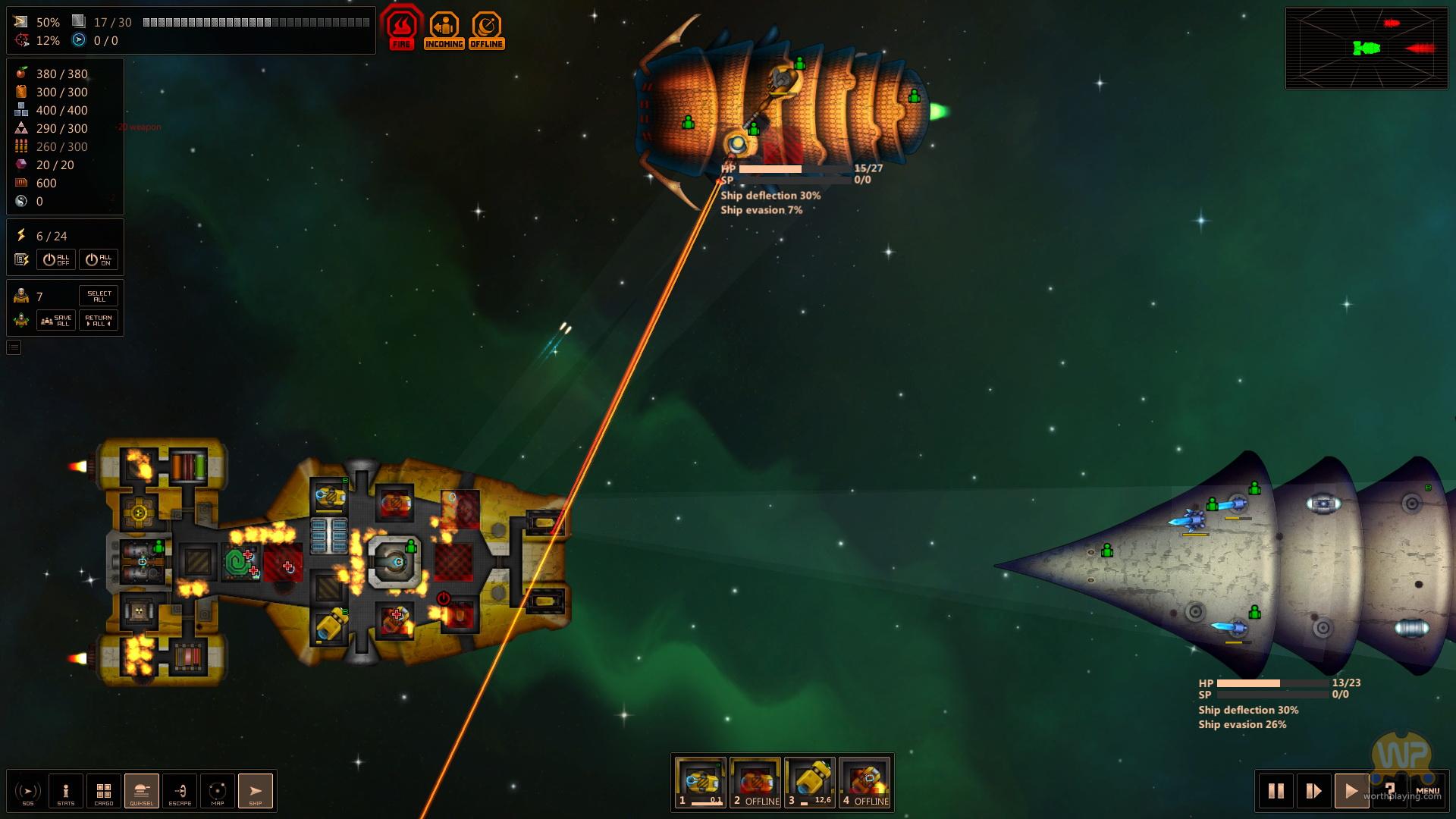The image size is (1456, 819).
Task: Click the Save All crew button
Action: [56, 320]
